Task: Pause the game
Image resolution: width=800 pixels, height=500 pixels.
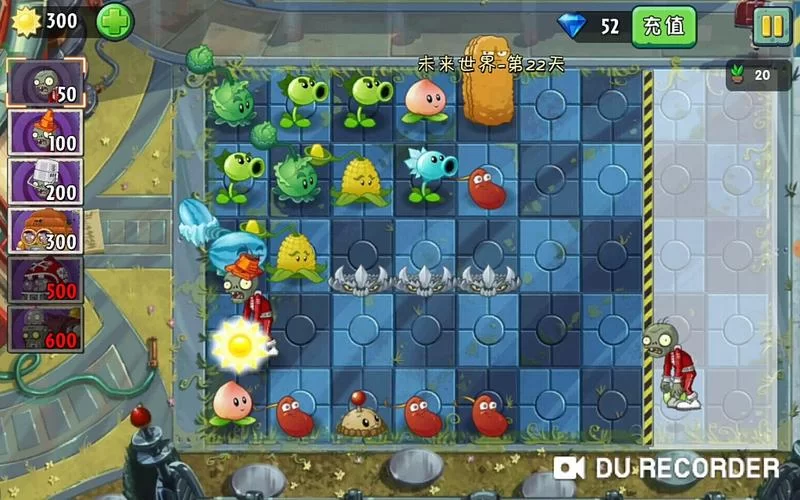Action: 771,25
